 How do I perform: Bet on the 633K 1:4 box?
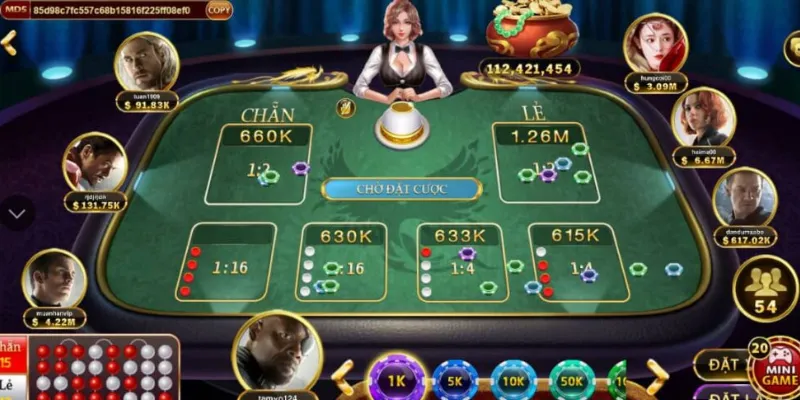click(460, 262)
